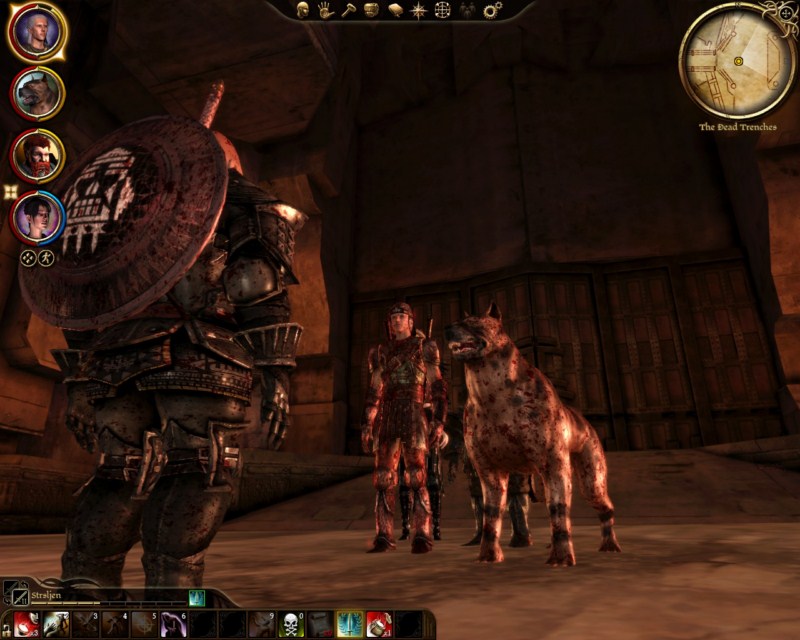Open the spells and talents hand icon

click(x=326, y=10)
